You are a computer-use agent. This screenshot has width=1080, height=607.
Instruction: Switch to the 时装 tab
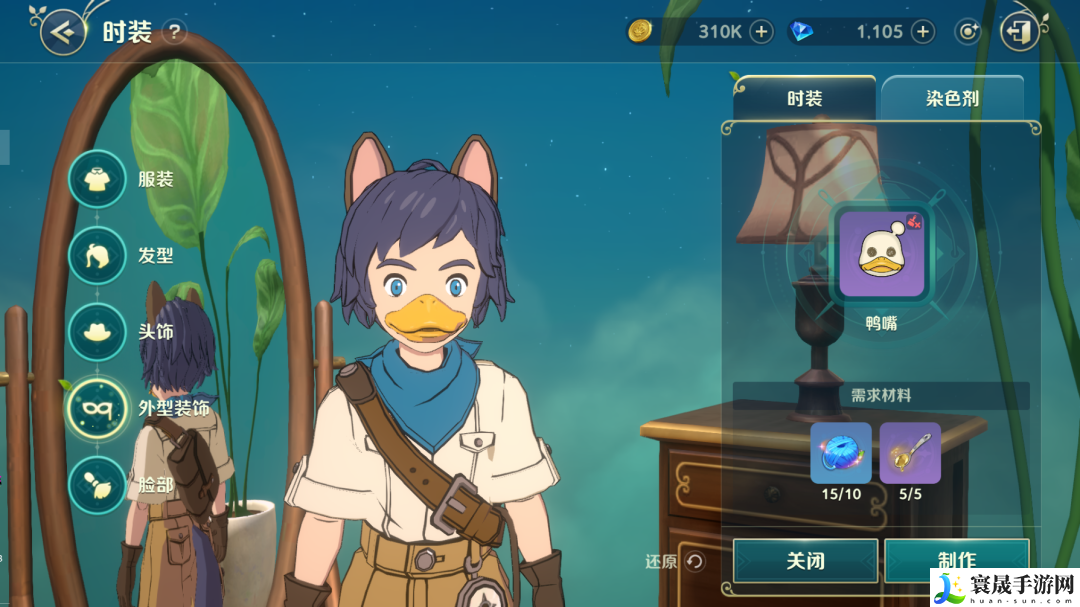(x=804, y=99)
